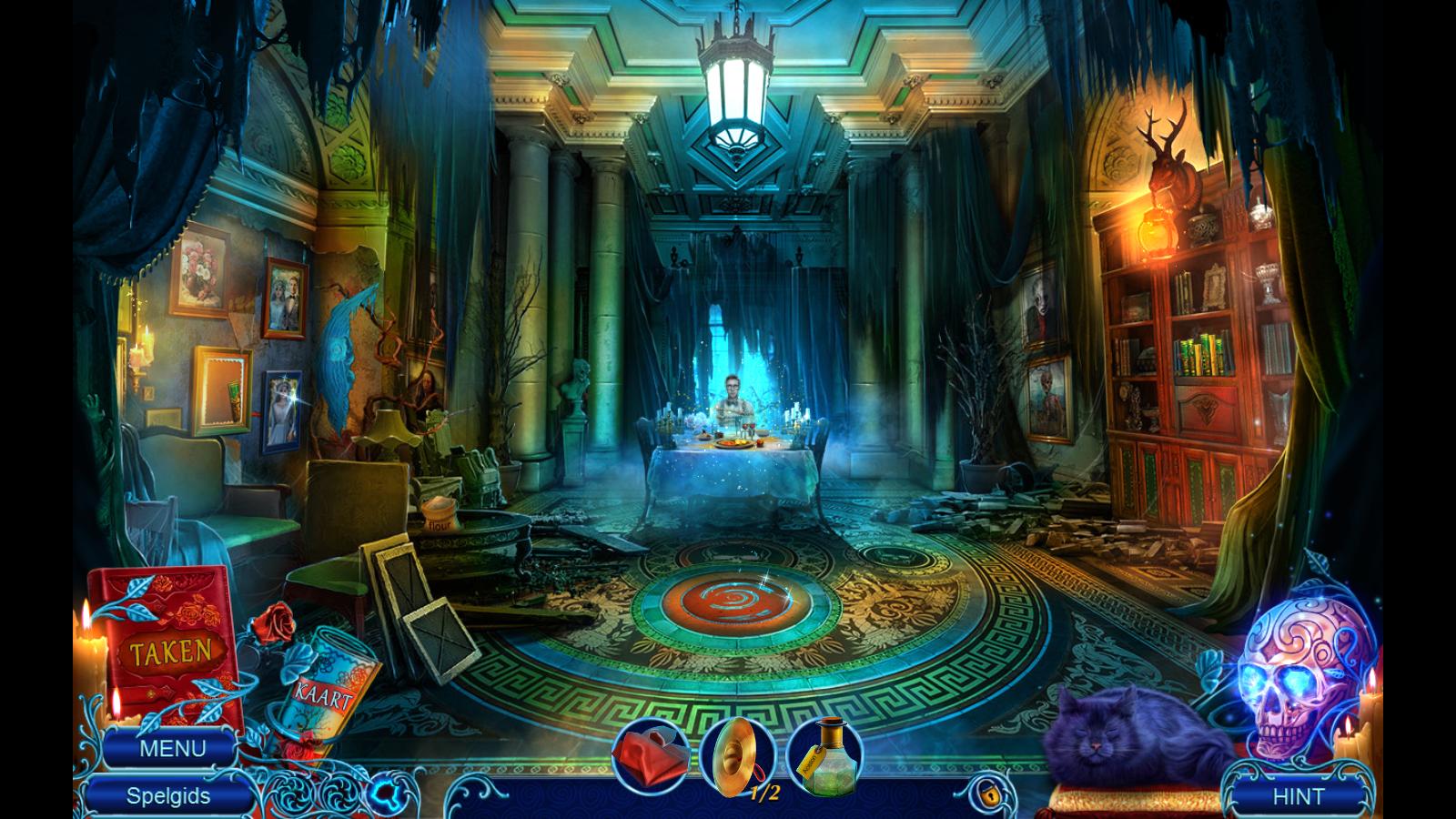This screenshot has width=1456, height=819.
Task: Open the game MENU
Action: [x=172, y=749]
